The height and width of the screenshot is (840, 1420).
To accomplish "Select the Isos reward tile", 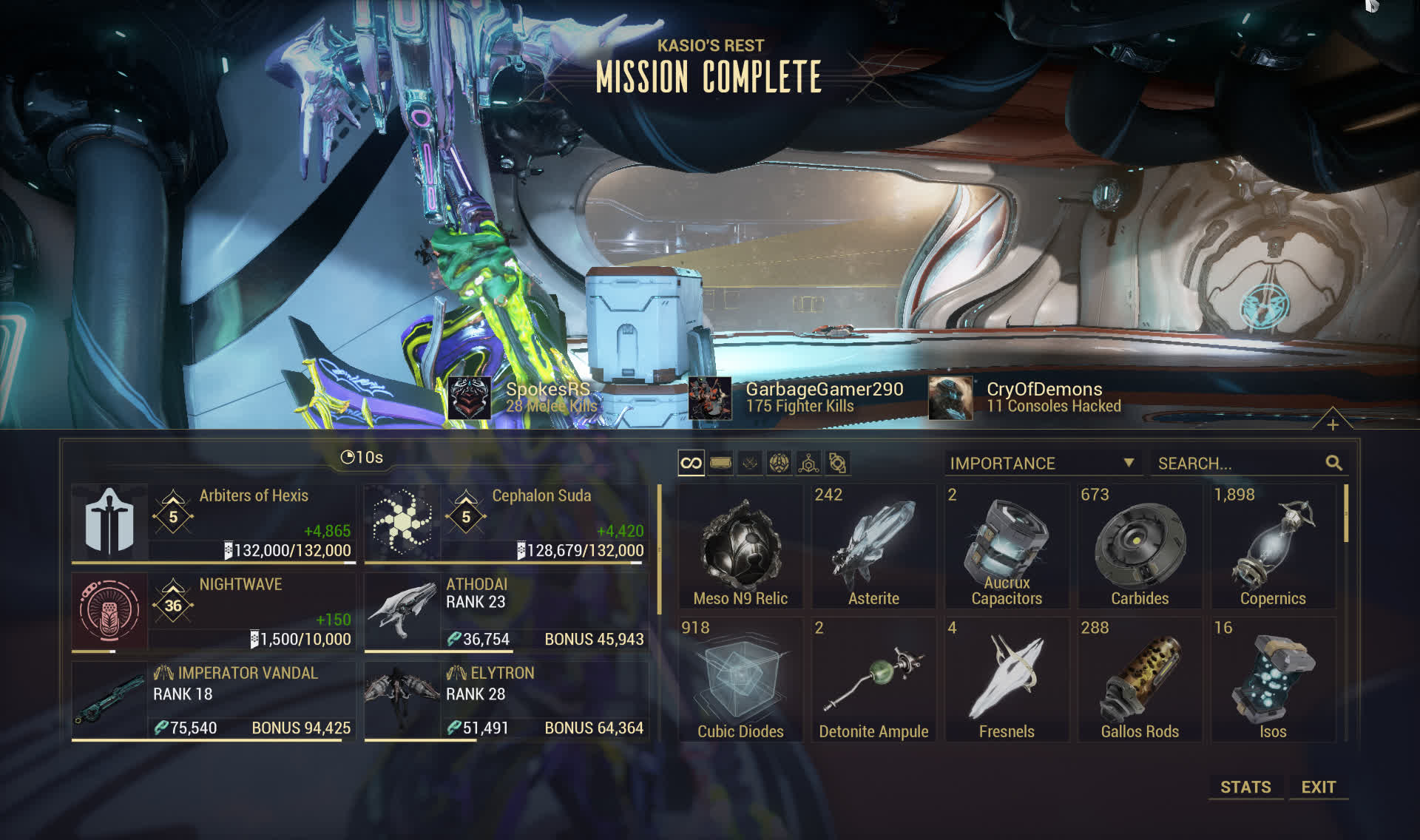I will (1273, 680).
